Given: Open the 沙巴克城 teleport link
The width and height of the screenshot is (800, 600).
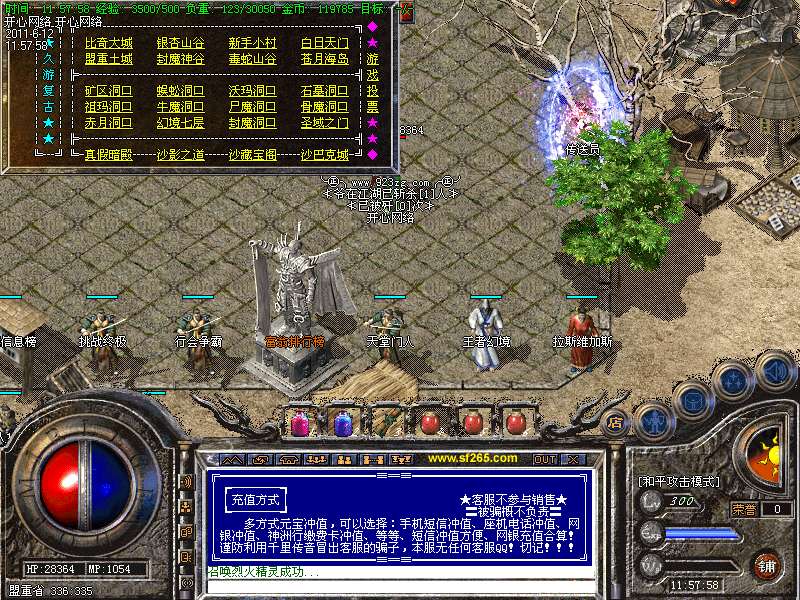Looking at the screenshot, I should 324,155.
